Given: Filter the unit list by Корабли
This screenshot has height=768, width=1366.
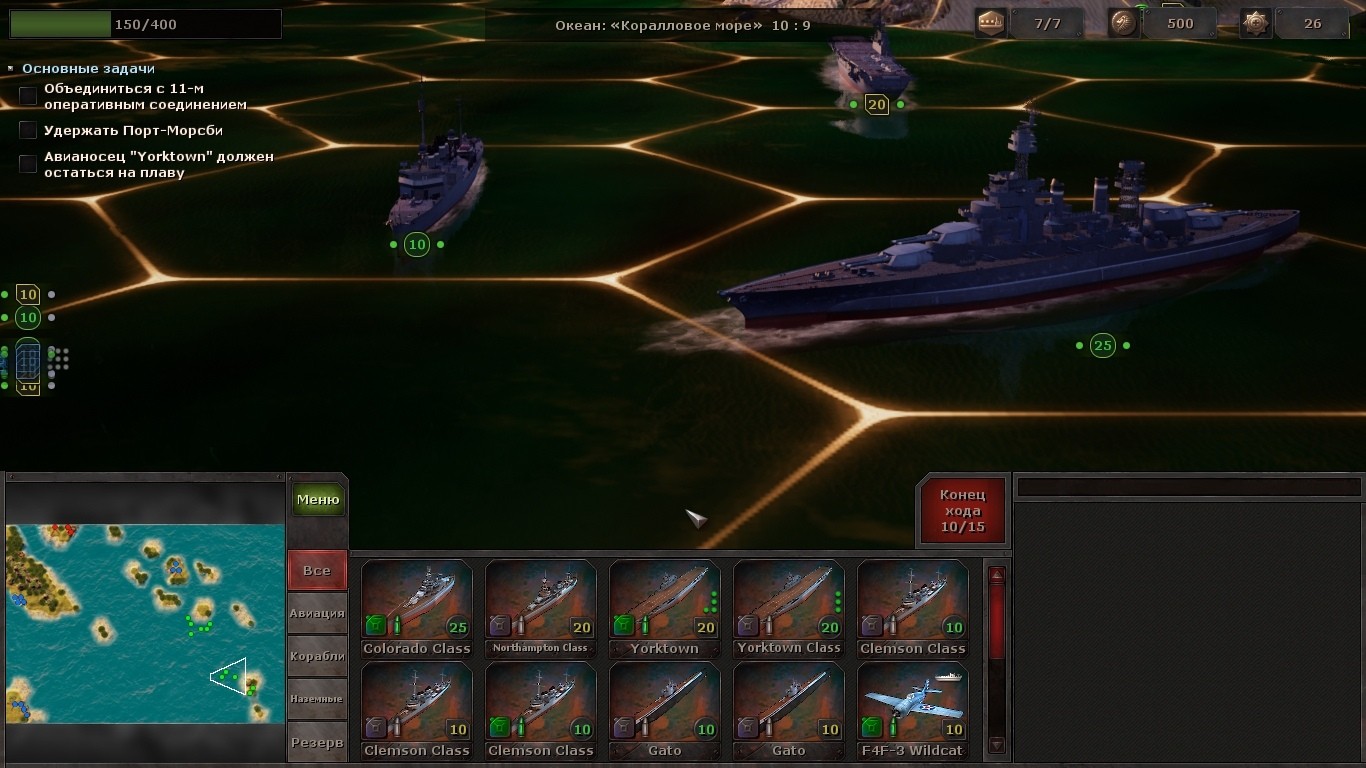Looking at the screenshot, I should 317,656.
